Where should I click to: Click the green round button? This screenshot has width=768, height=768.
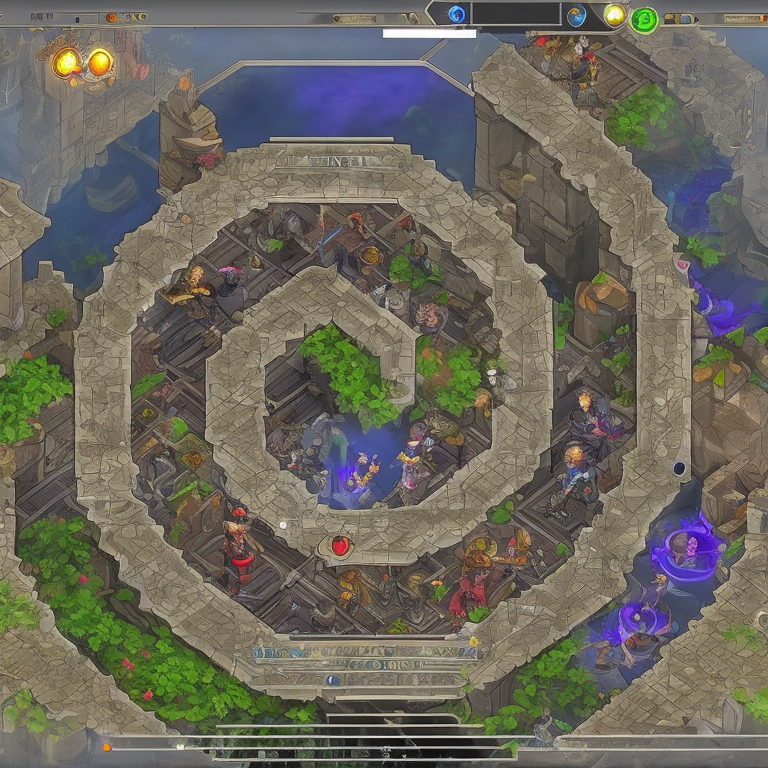click(644, 19)
